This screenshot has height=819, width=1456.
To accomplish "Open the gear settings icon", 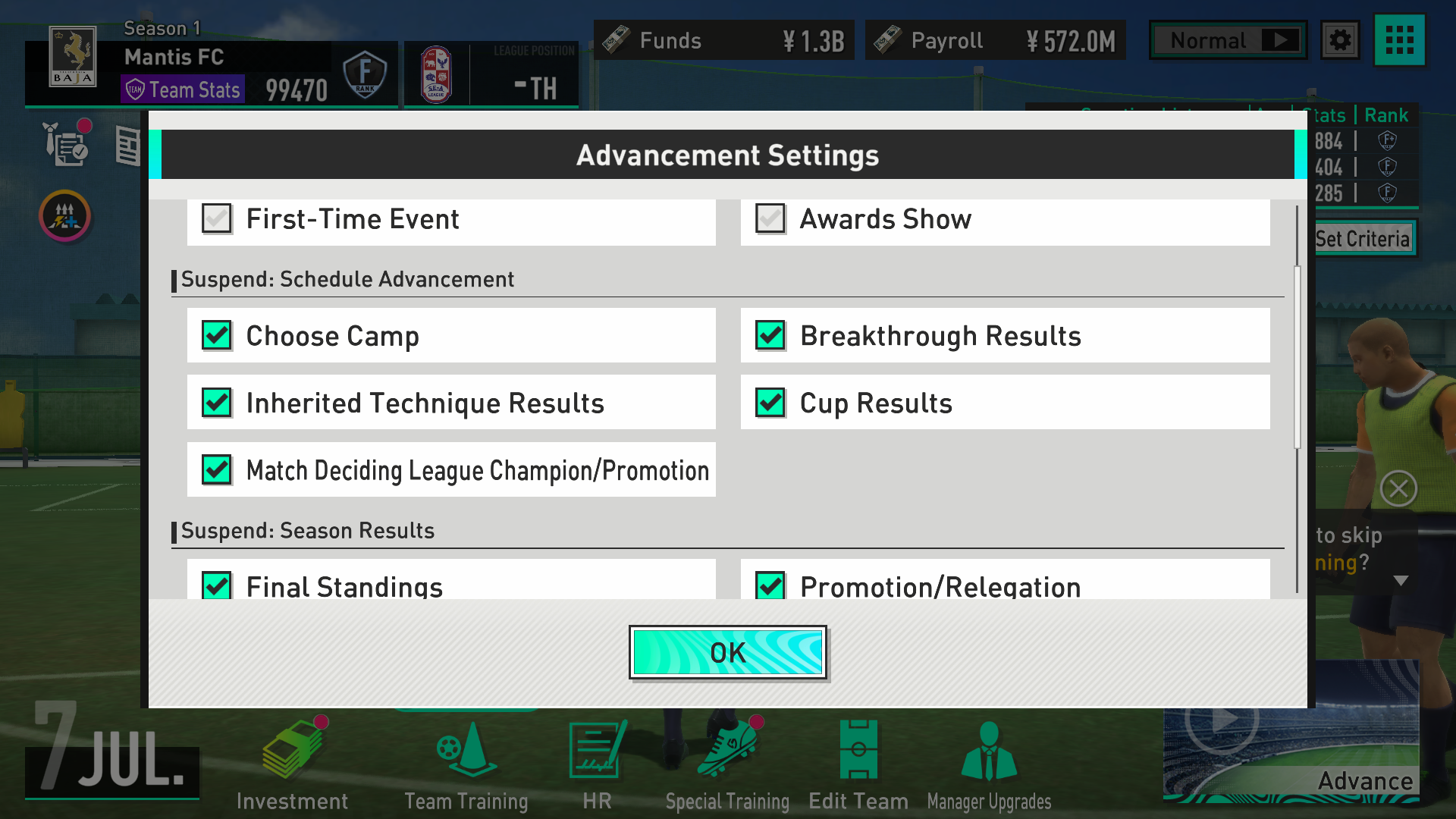I will 1340,40.
